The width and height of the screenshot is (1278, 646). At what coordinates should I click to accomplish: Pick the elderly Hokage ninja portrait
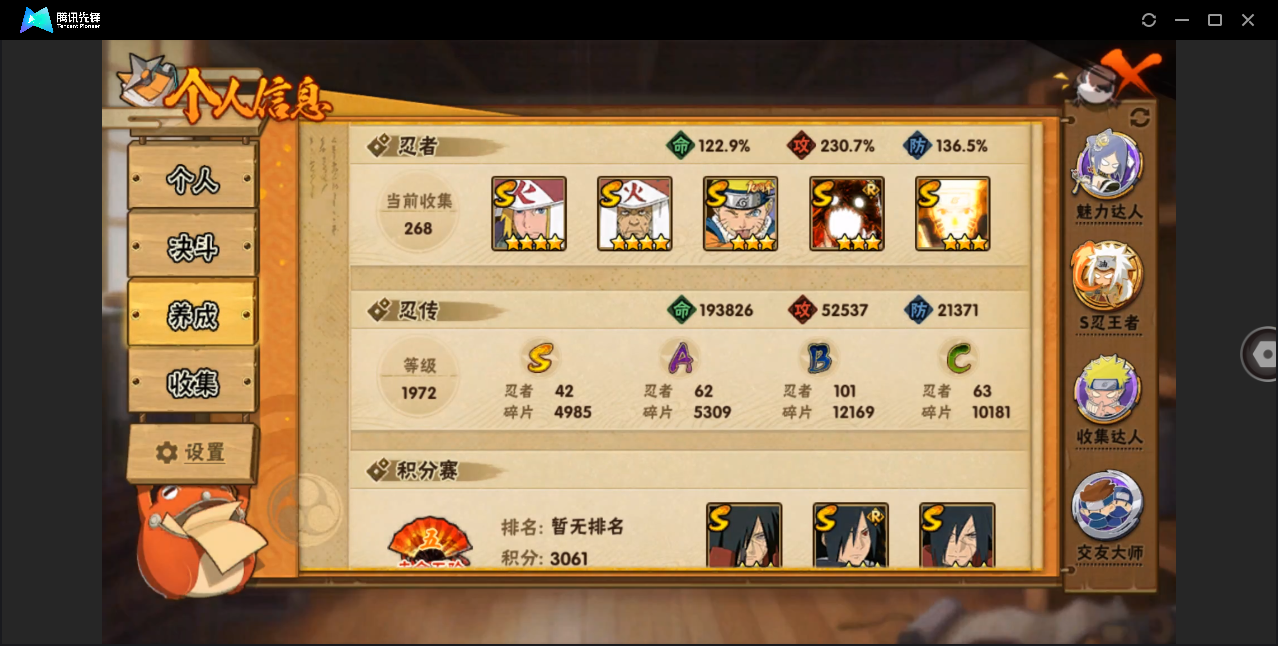pos(635,214)
